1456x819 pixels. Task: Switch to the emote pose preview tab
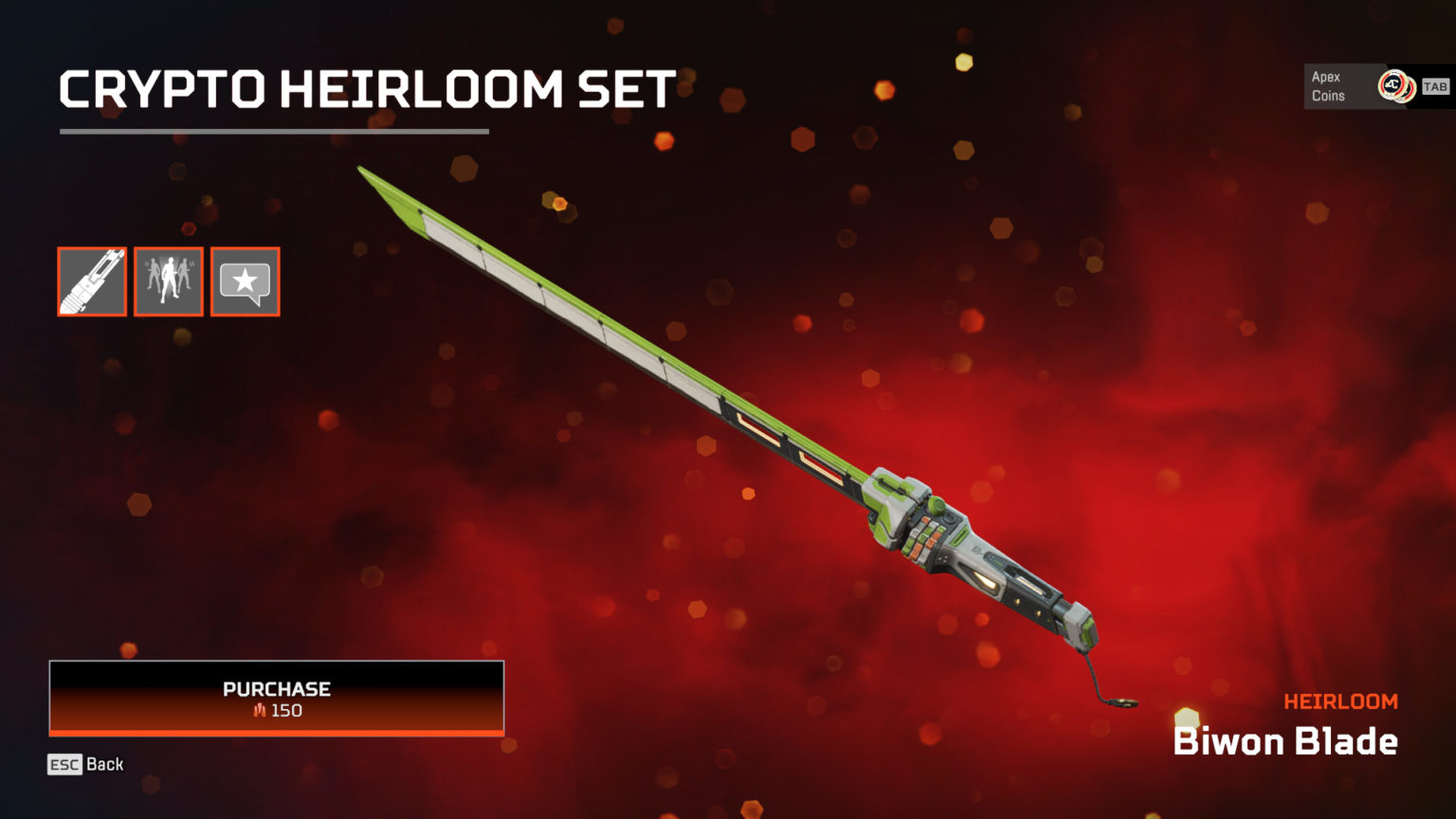[x=168, y=282]
